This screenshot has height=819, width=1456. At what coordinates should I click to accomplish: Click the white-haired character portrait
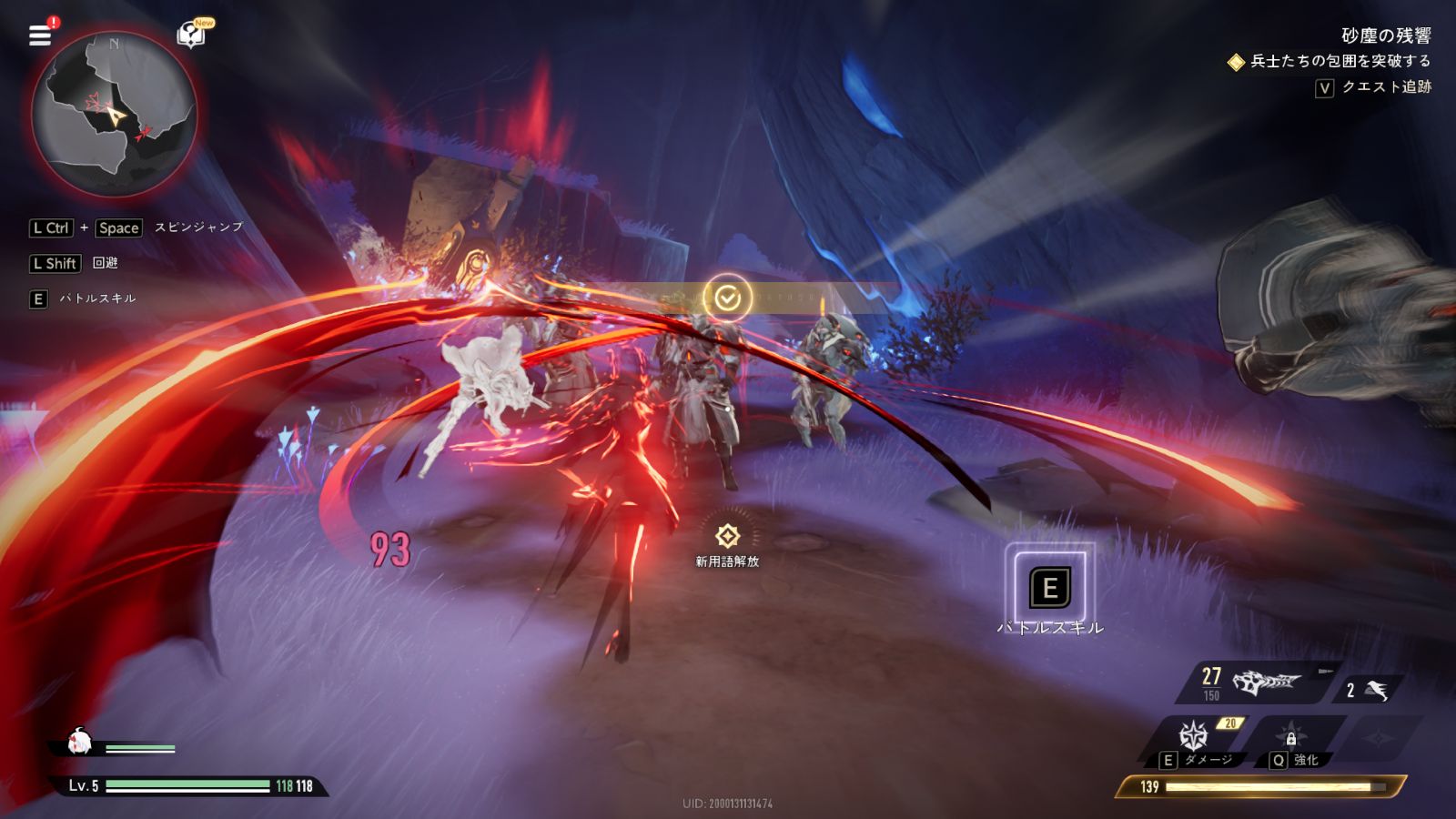[x=80, y=743]
